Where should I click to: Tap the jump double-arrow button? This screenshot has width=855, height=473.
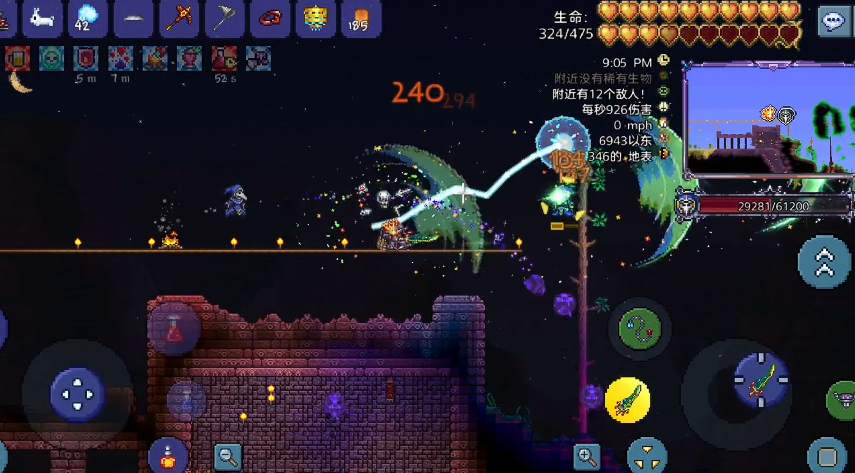[825, 262]
